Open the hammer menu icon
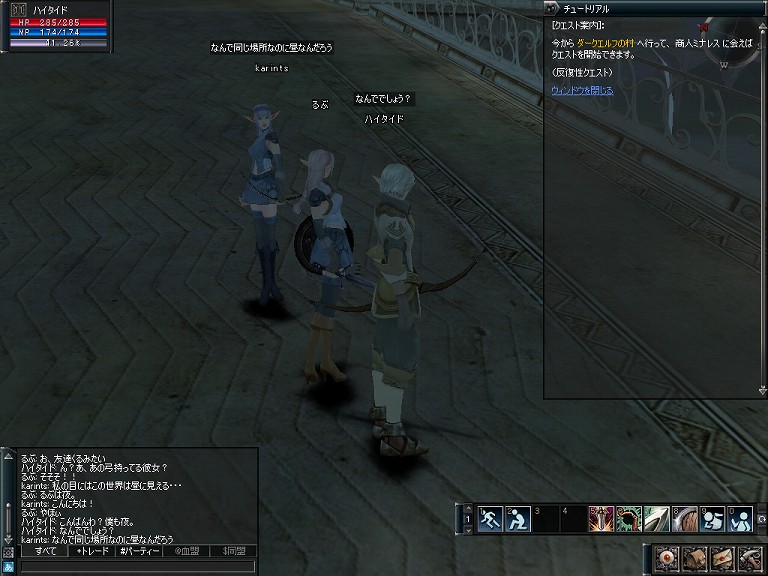768x576 pixels. (749, 557)
